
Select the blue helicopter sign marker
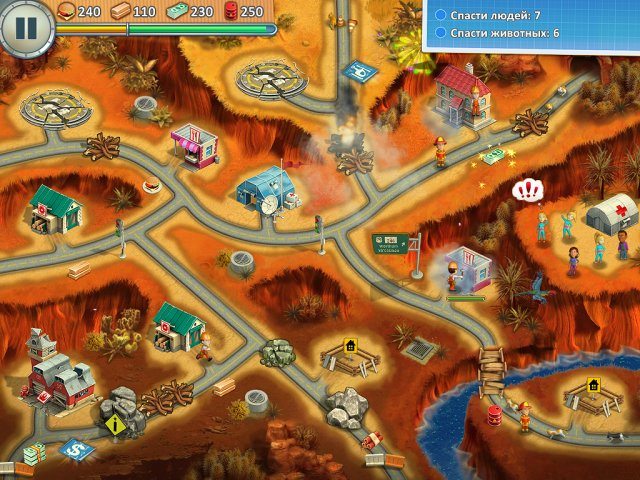coord(356,73)
